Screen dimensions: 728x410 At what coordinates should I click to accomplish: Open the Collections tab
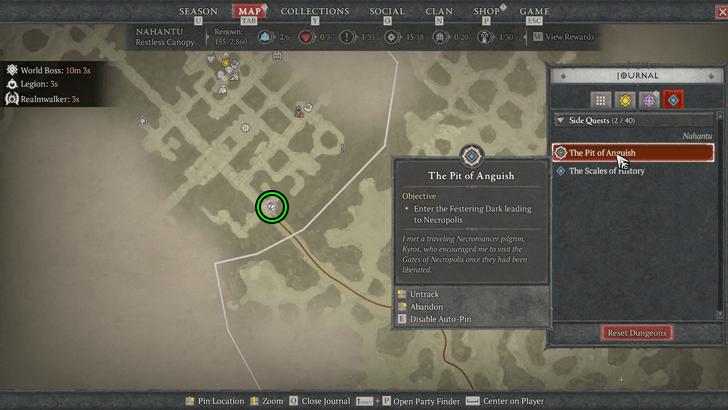click(x=315, y=11)
